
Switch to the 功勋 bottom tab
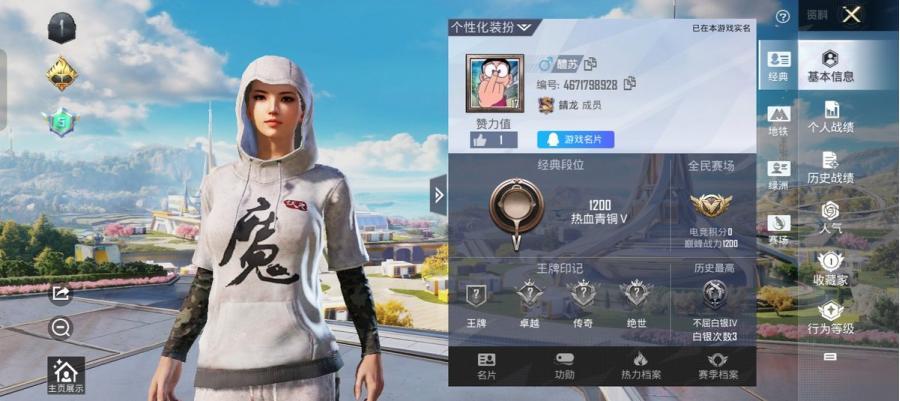565,366
